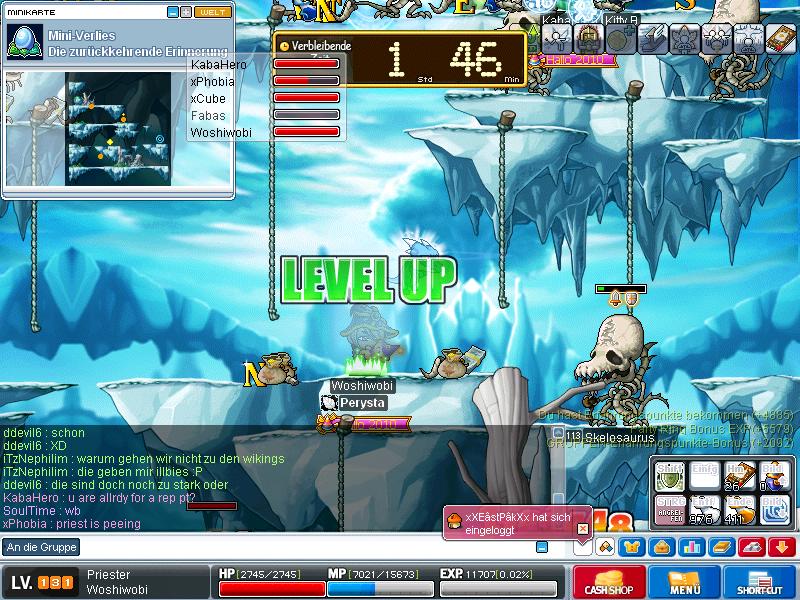Expand the minimap with the plus button
800x600 pixels.
(185, 12)
